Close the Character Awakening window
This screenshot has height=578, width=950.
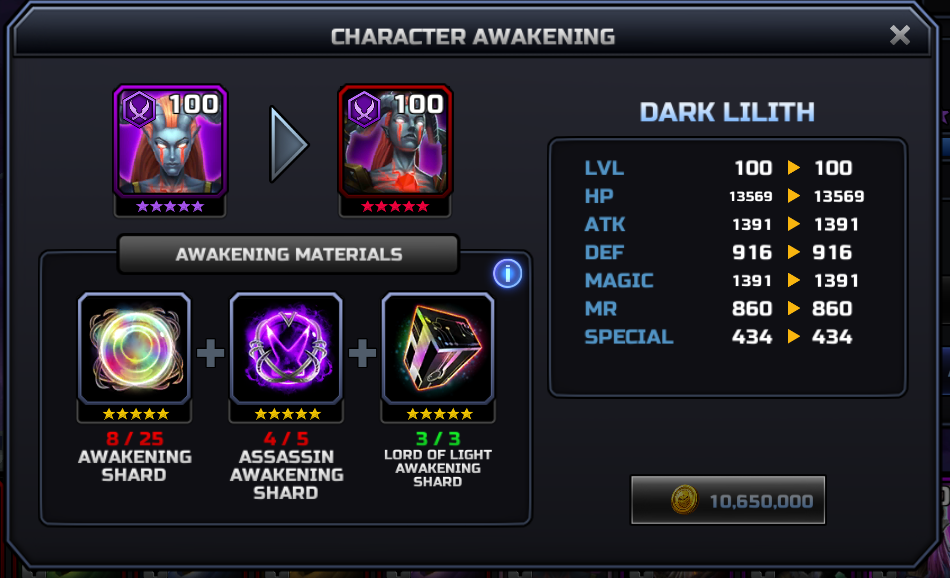tap(899, 36)
